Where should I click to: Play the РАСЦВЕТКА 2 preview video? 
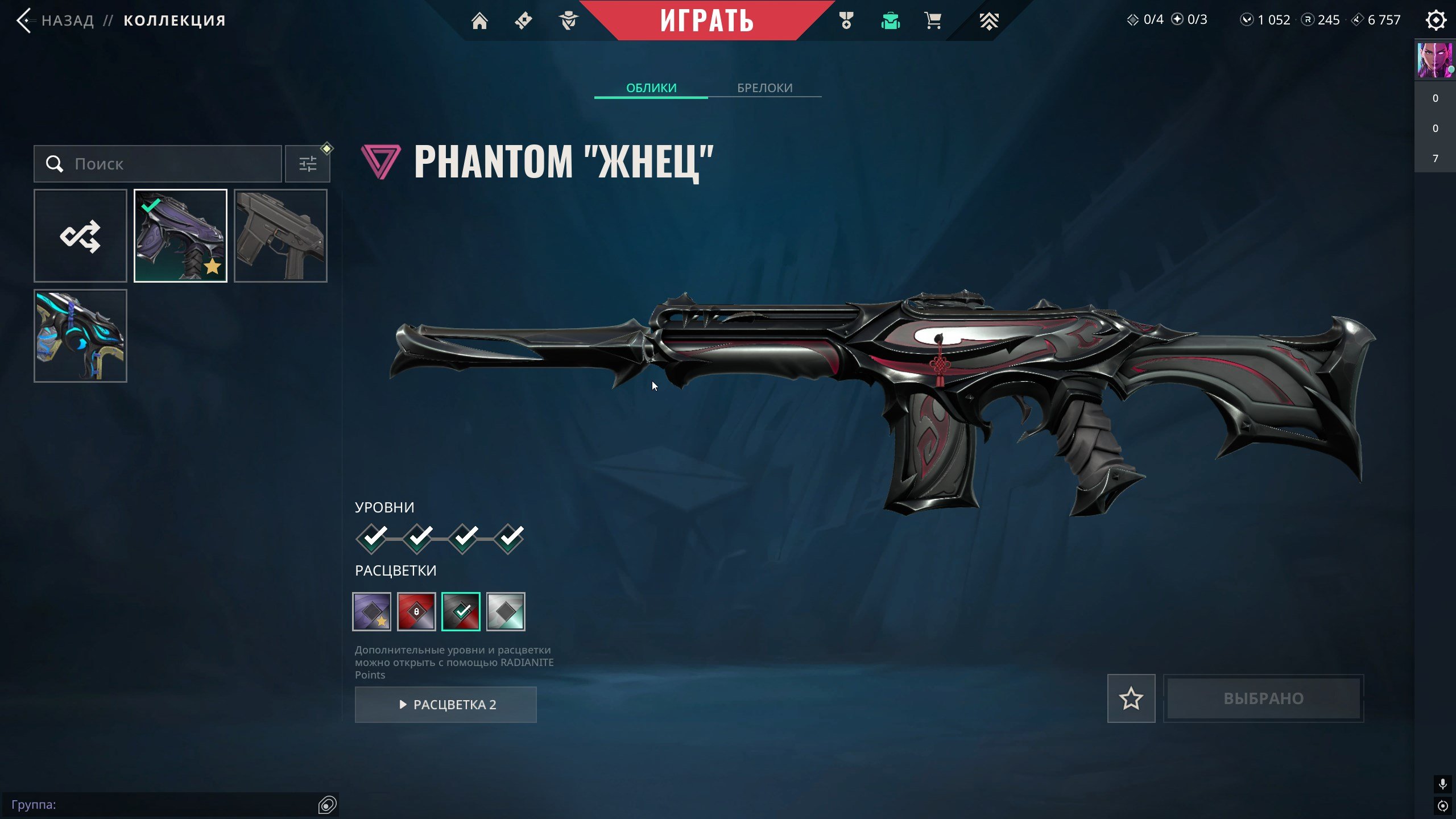tap(446, 705)
